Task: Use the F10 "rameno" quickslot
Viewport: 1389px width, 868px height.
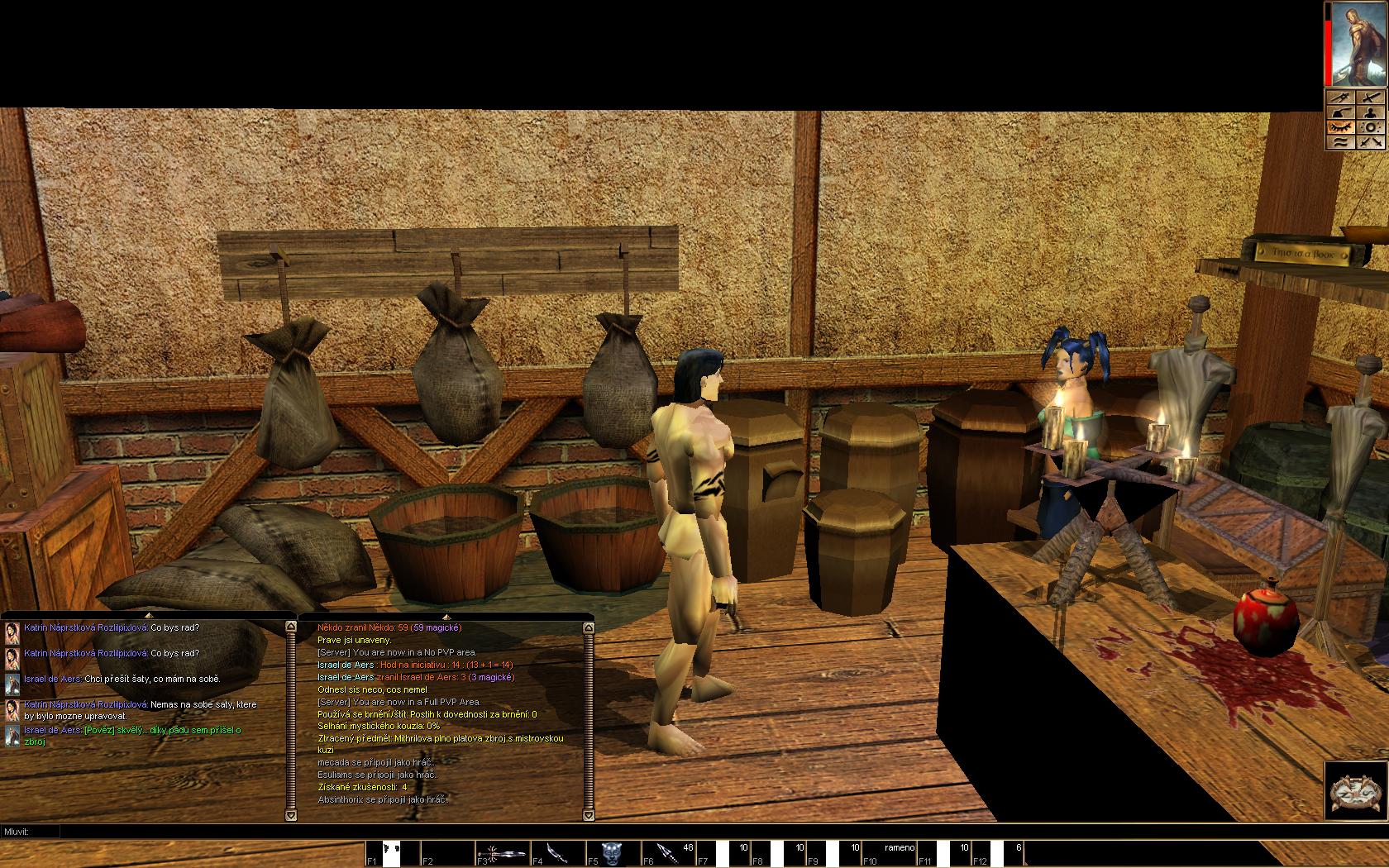Action: coord(899,853)
